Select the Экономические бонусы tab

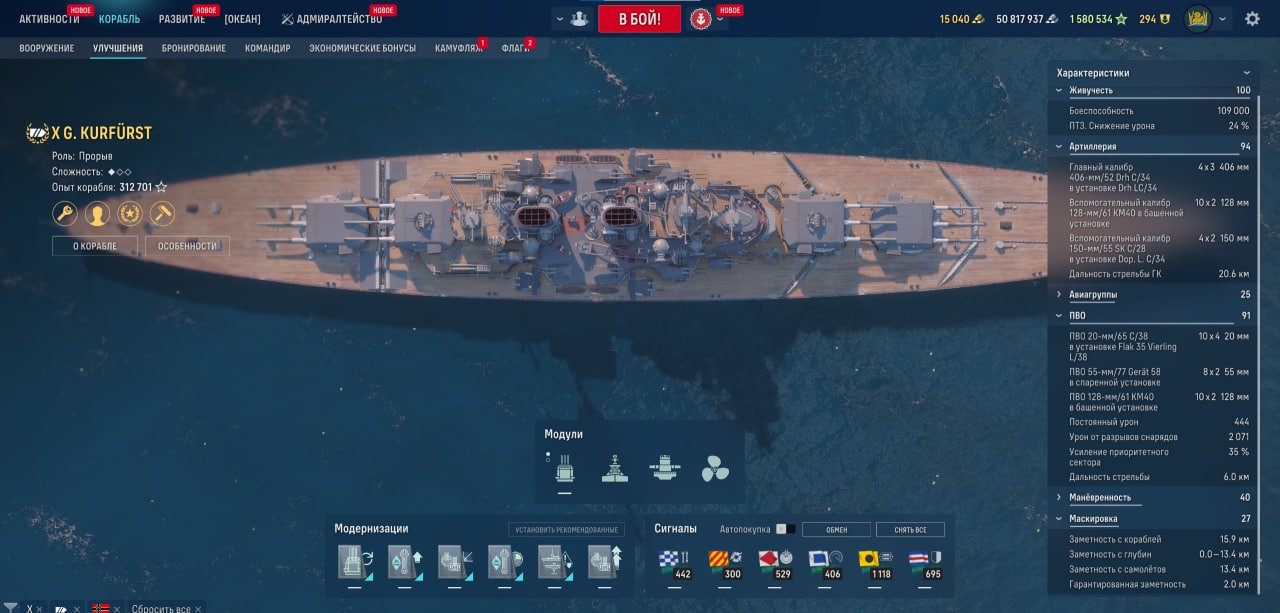point(362,48)
